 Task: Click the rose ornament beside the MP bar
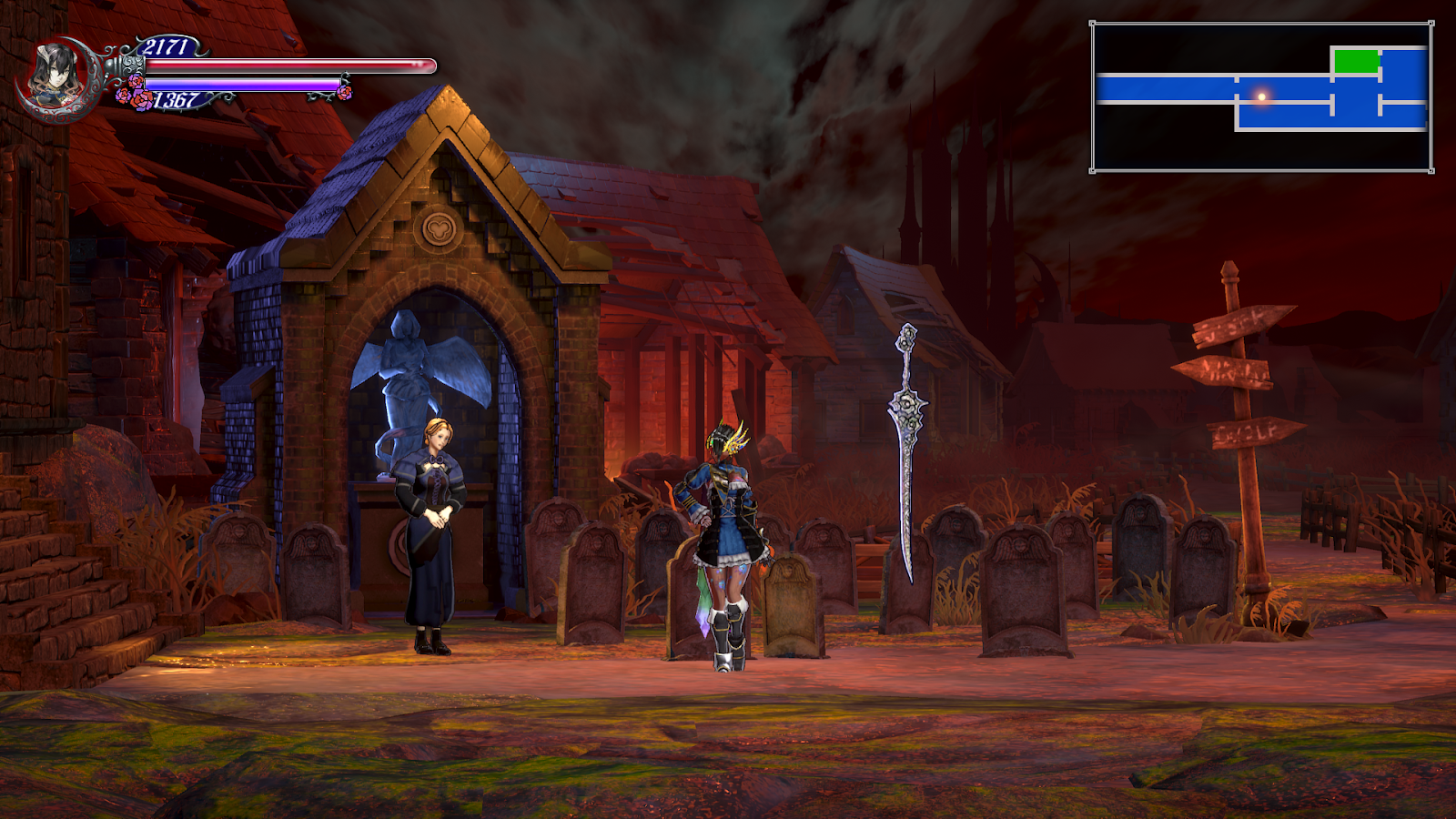(x=133, y=91)
